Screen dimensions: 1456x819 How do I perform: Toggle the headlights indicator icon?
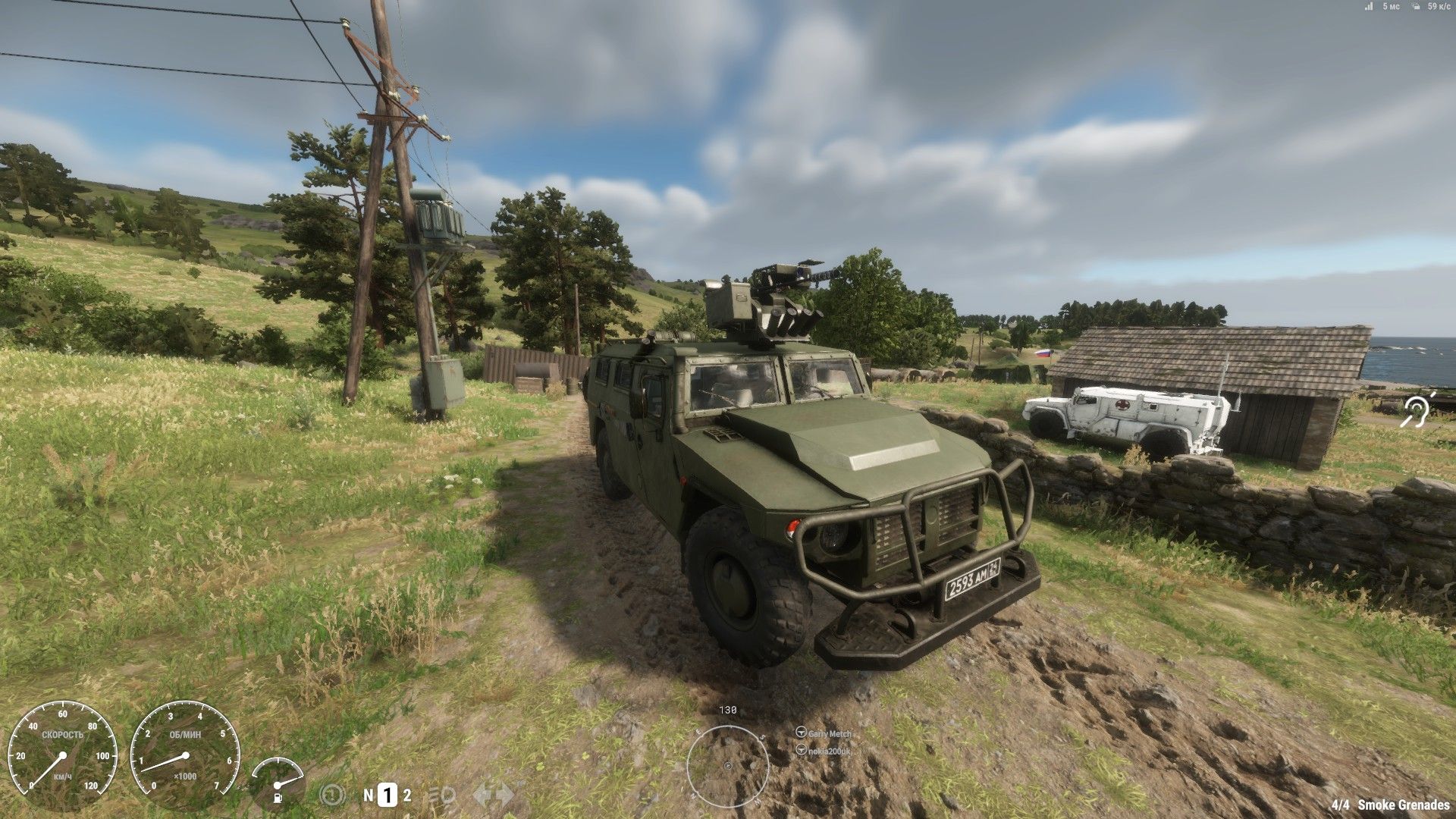(x=442, y=795)
